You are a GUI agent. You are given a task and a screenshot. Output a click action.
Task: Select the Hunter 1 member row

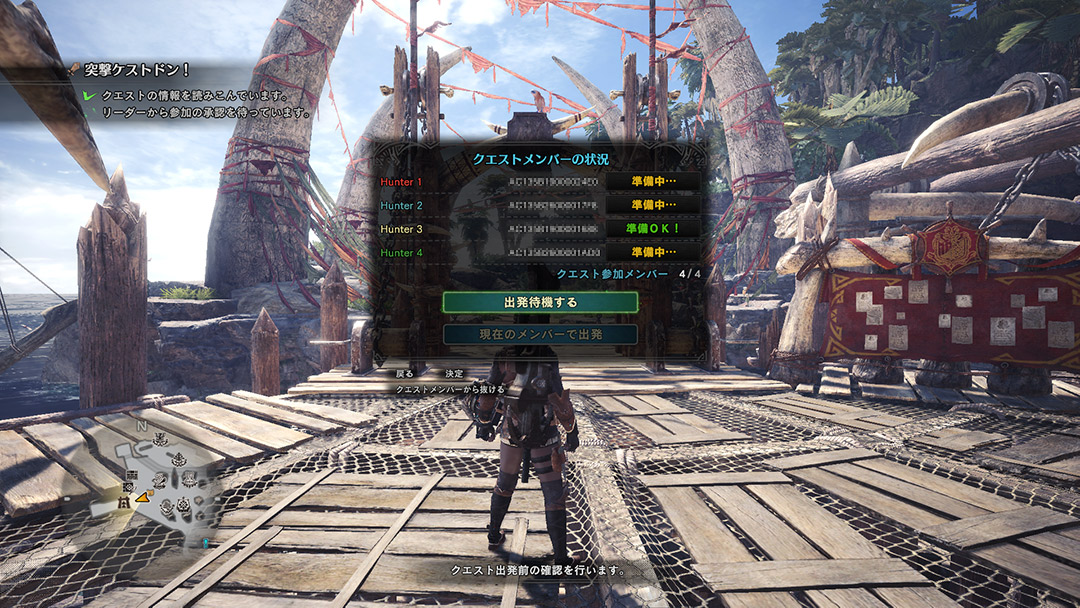(x=538, y=182)
